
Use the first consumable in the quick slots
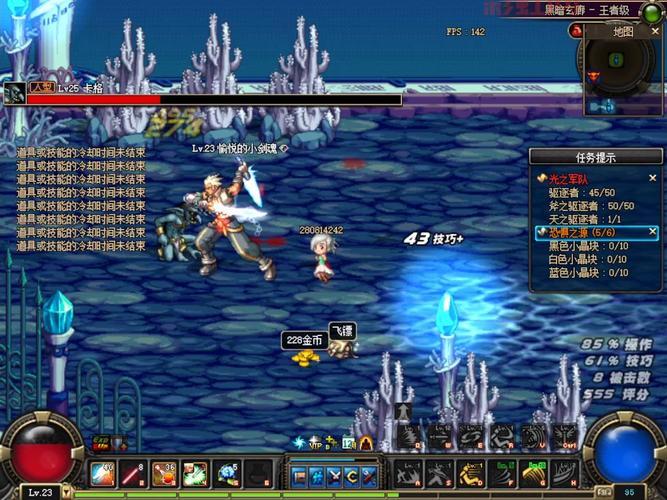tap(103, 473)
